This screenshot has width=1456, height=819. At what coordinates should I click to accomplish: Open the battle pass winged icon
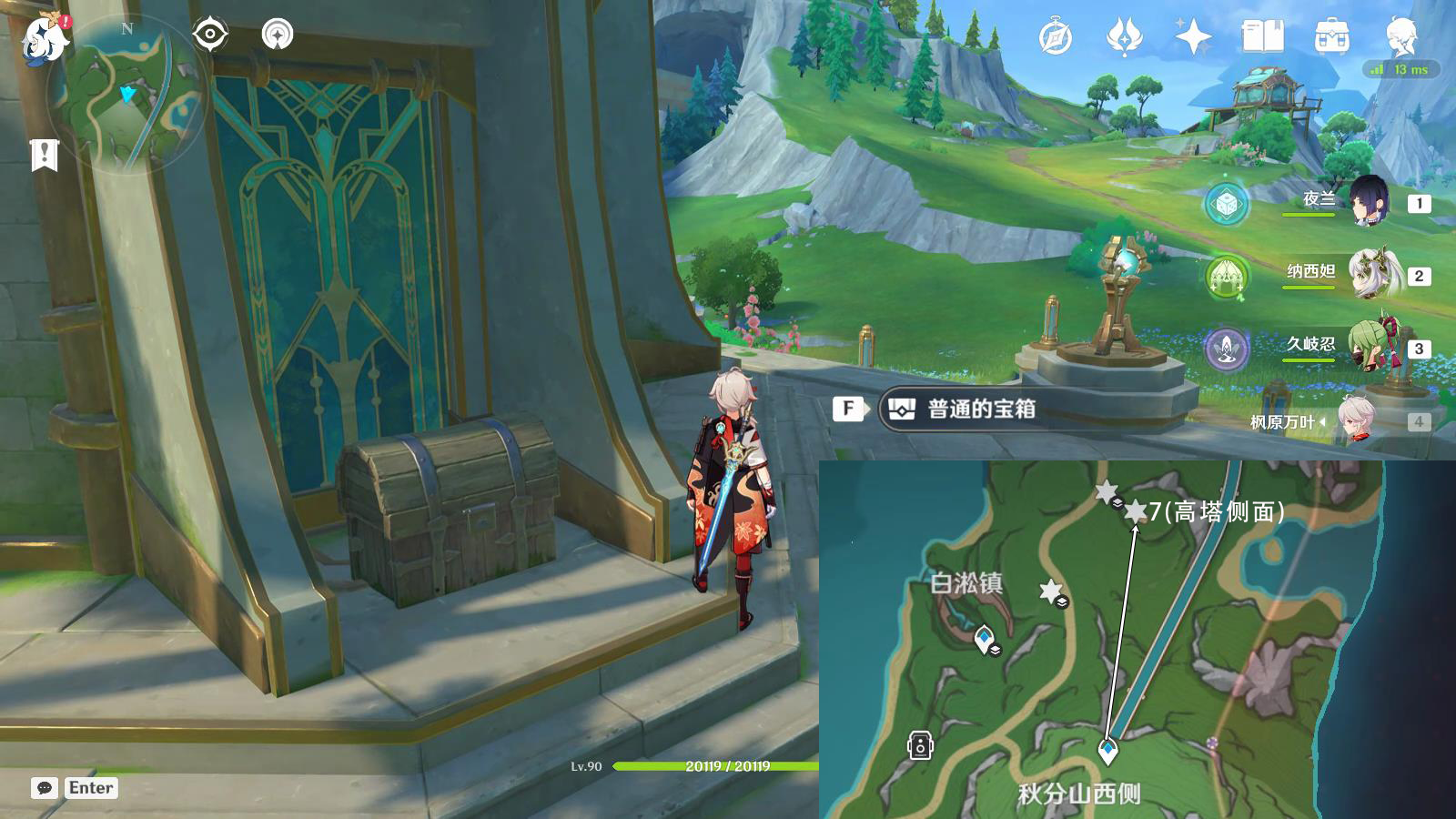click(1124, 37)
